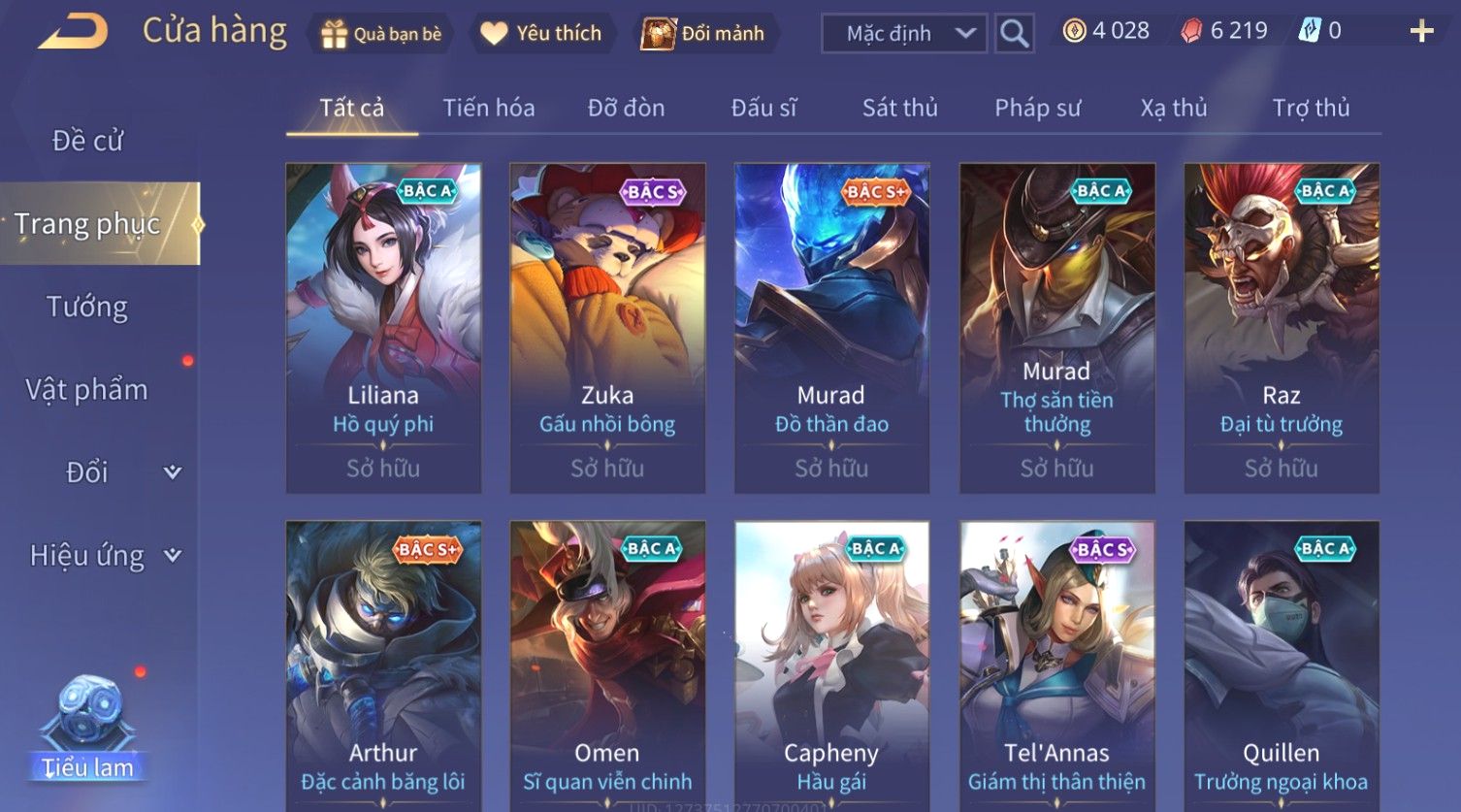
Task: Open the Vật phẩm section
Action: click(87, 390)
